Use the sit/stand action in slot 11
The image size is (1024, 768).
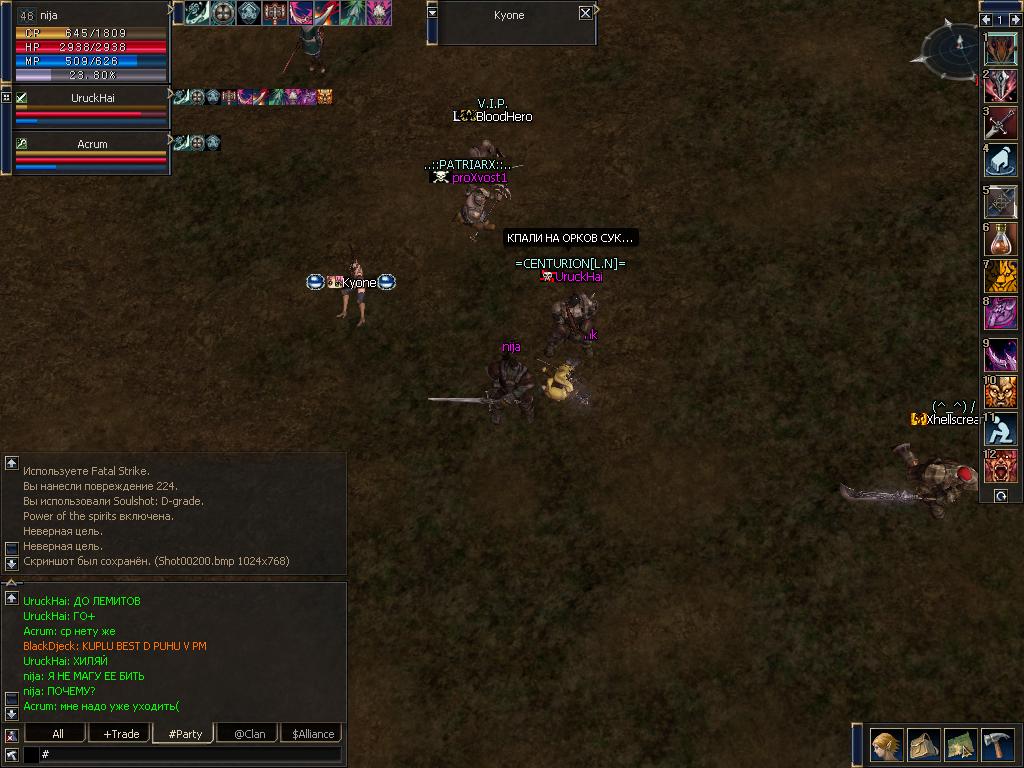click(1001, 430)
